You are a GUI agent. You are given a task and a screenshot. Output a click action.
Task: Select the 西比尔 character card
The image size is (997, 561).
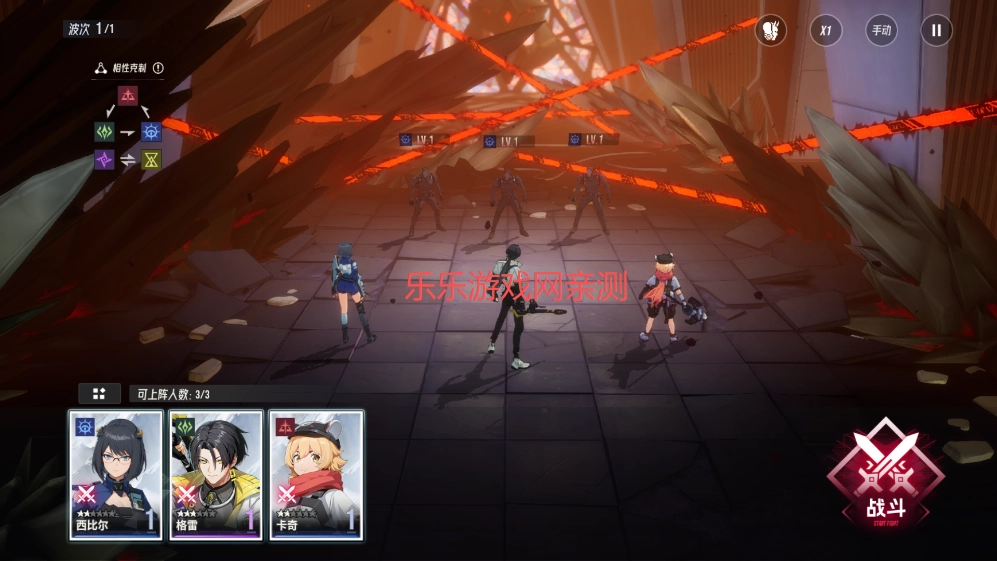point(116,474)
